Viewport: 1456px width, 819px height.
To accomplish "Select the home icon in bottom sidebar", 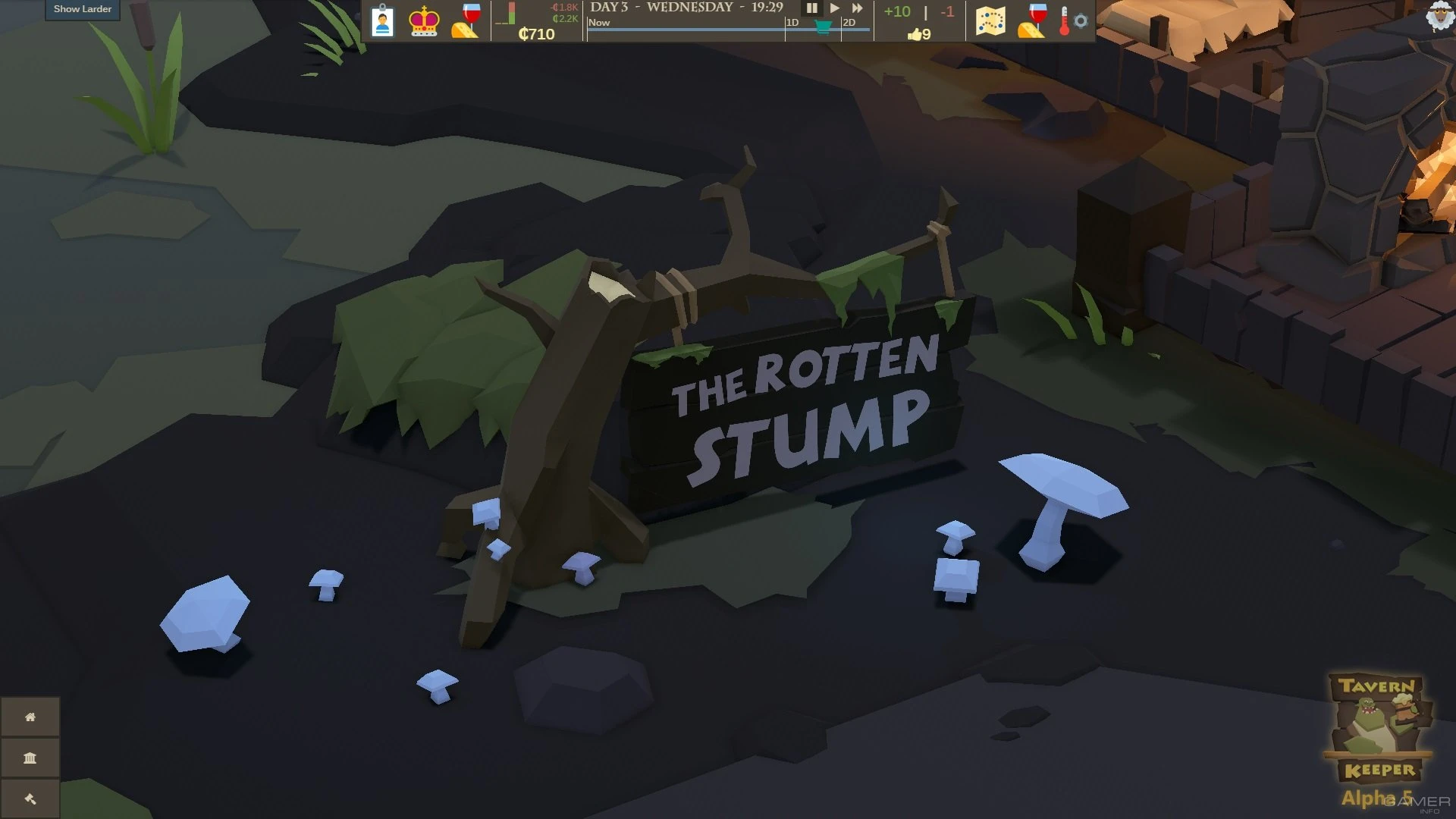I will (30, 717).
